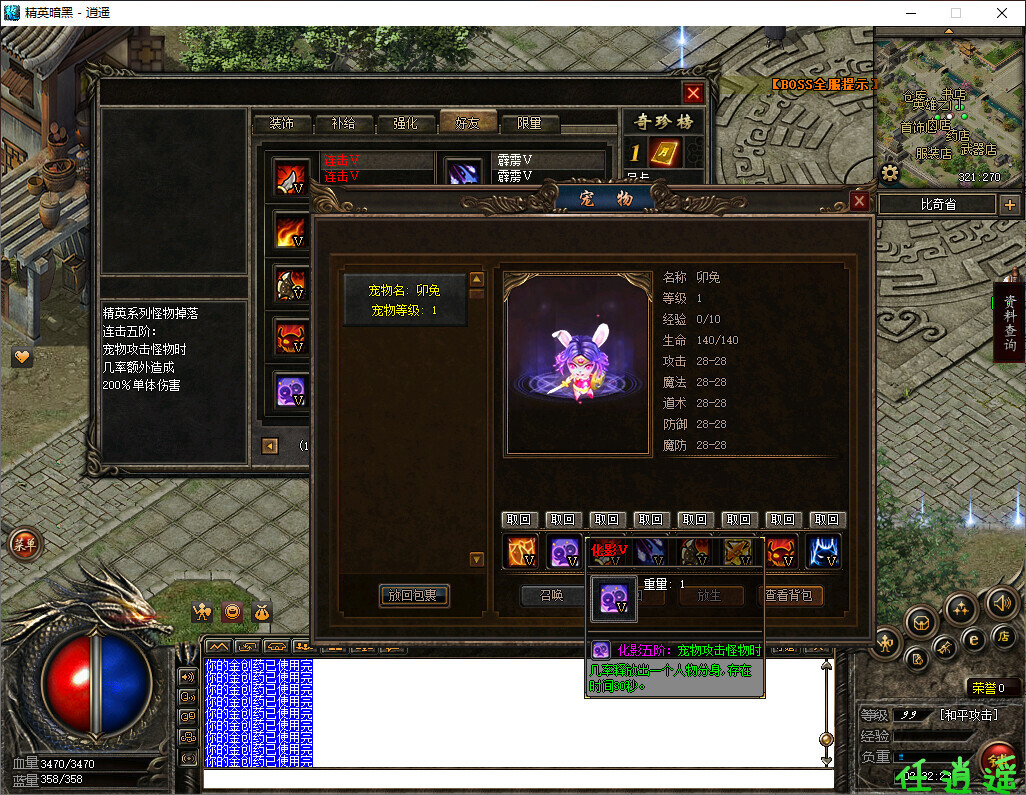Choose the 装饰 tab
Viewport: 1026px width, 795px height.
click(273, 123)
